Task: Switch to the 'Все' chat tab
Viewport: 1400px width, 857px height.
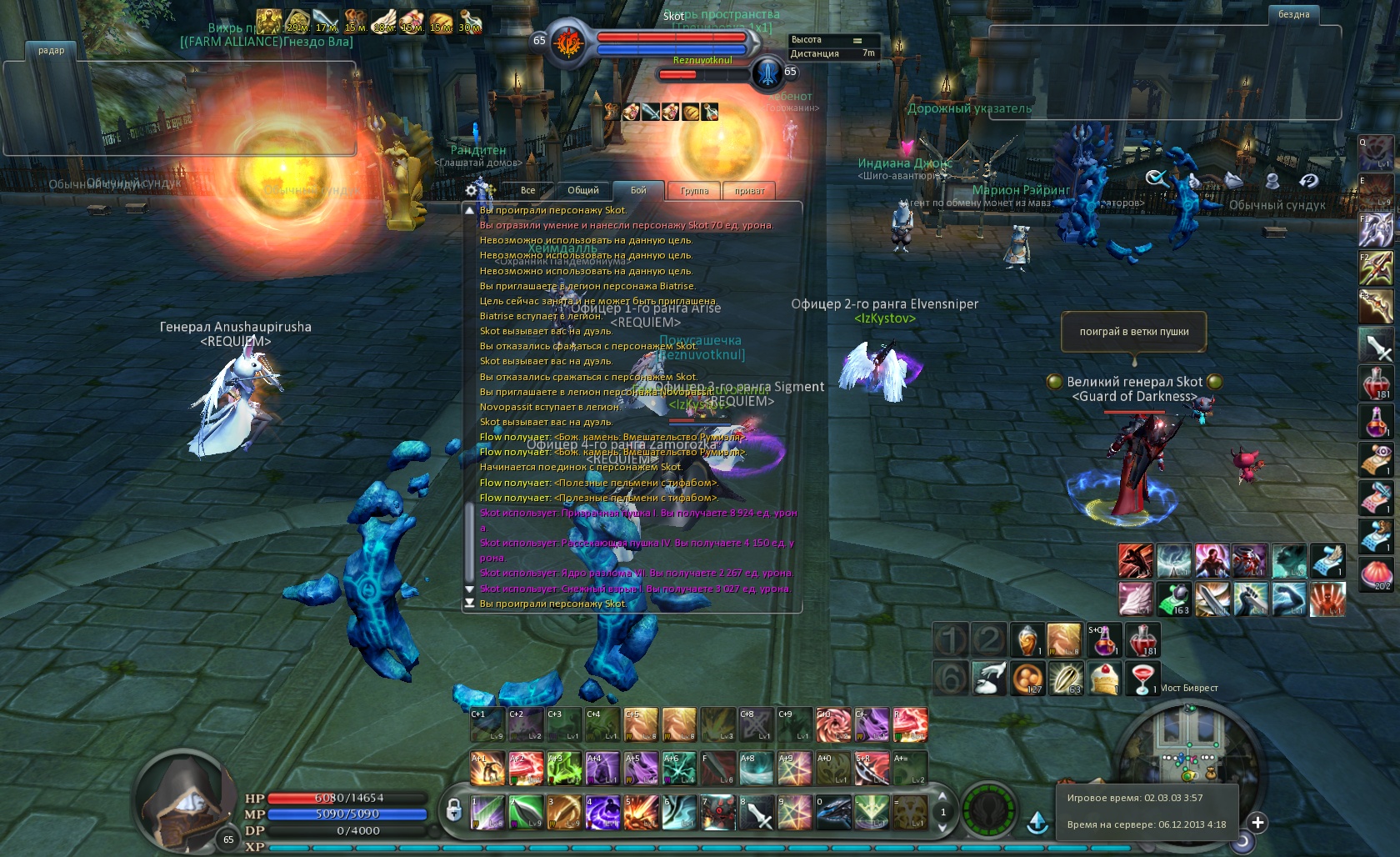Action: [x=527, y=191]
